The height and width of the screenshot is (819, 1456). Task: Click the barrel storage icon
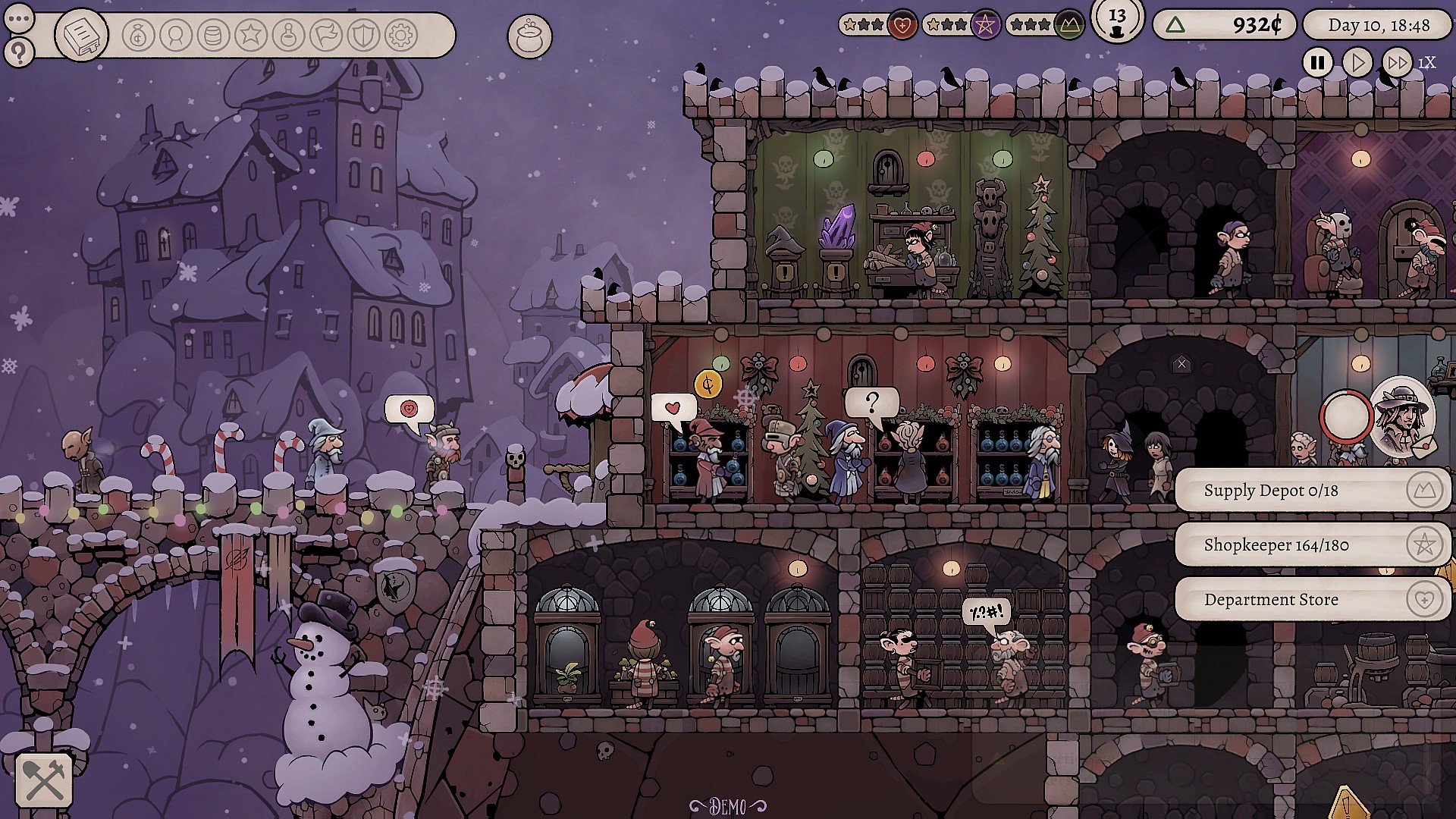[x=212, y=33]
